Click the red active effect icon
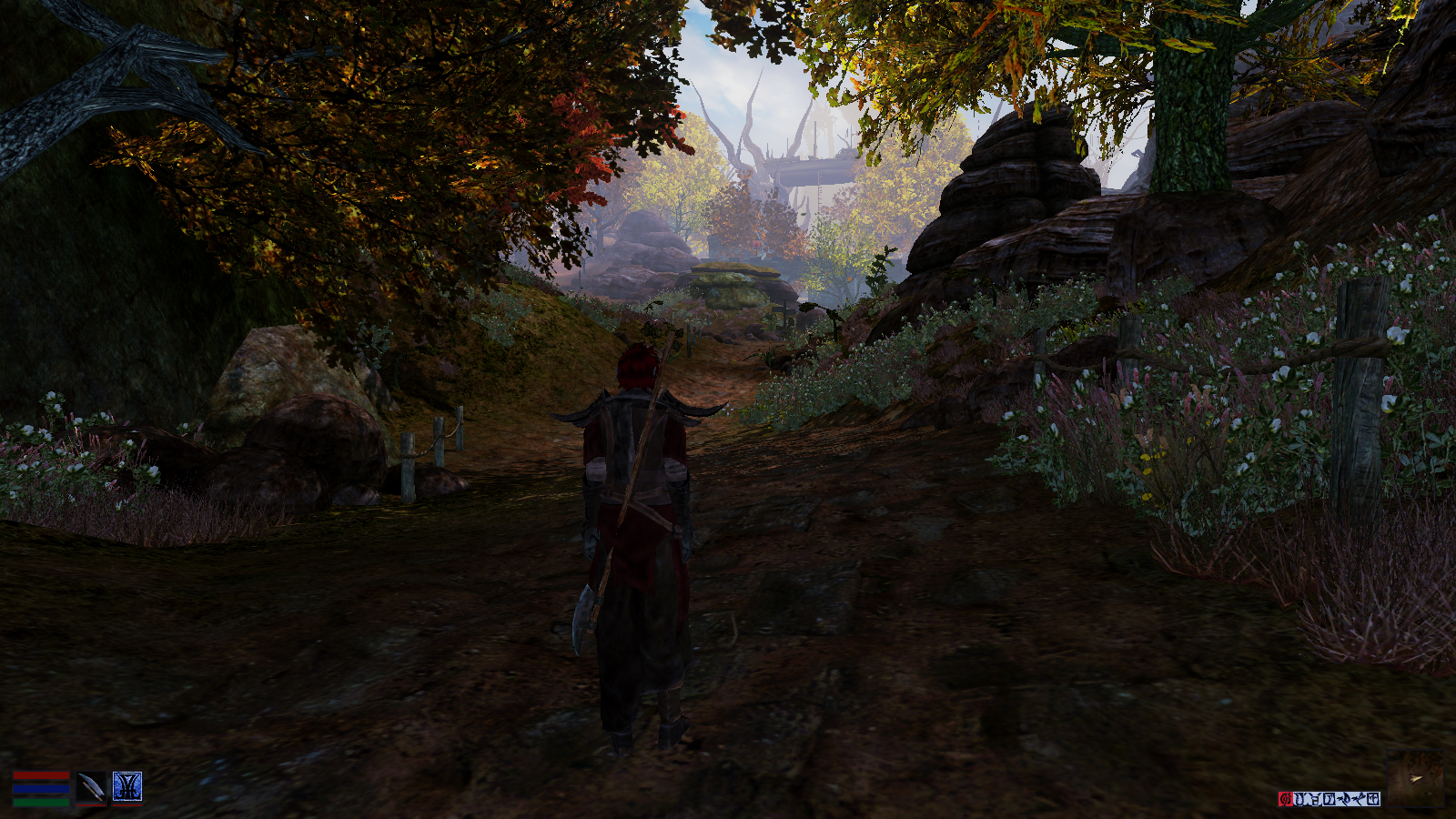 (x=1285, y=799)
